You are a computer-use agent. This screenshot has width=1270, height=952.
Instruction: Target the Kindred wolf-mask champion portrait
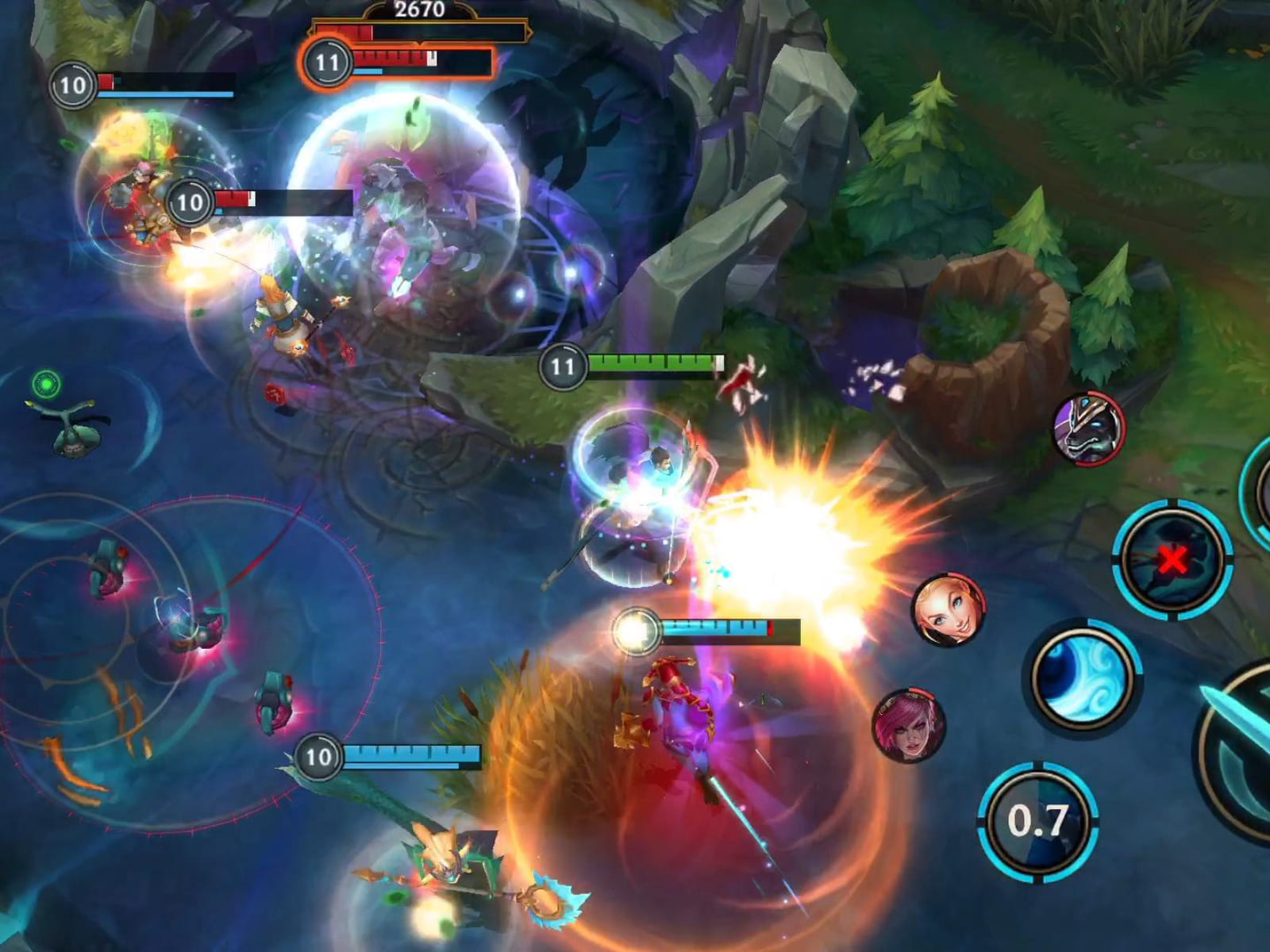coord(1088,428)
